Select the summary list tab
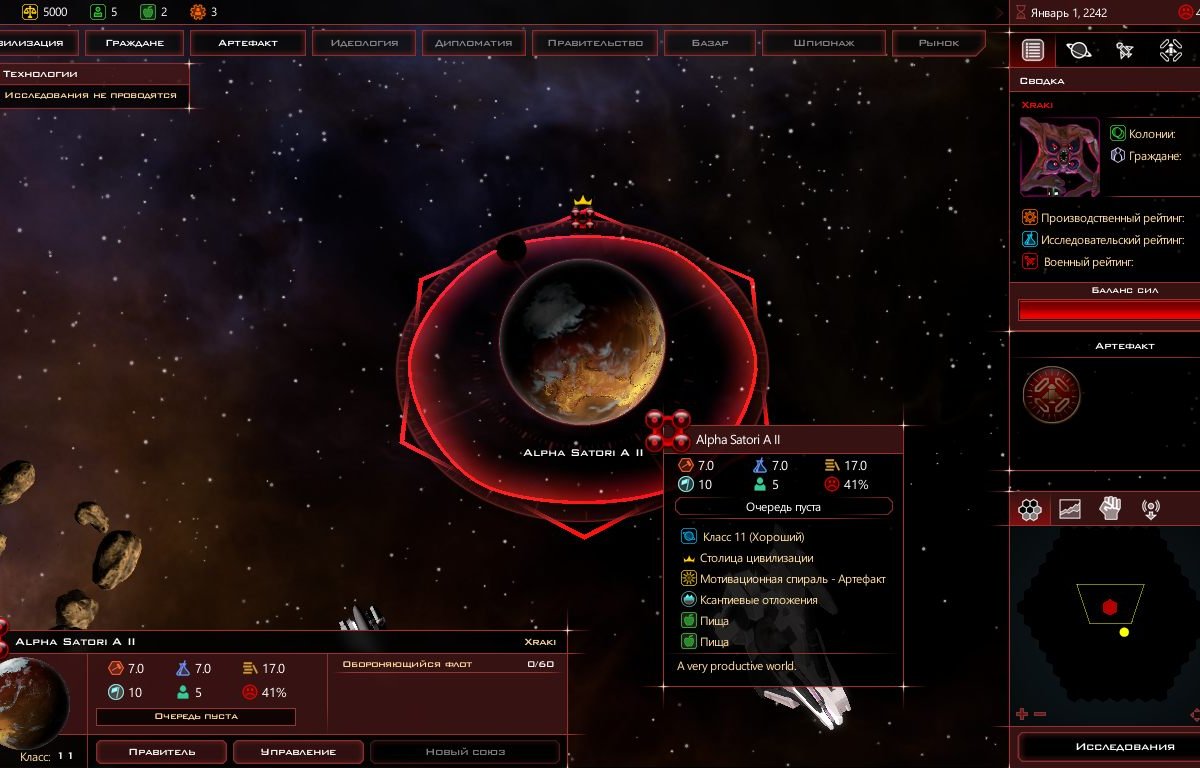Viewport: 1200px width, 768px height. pos(1033,50)
